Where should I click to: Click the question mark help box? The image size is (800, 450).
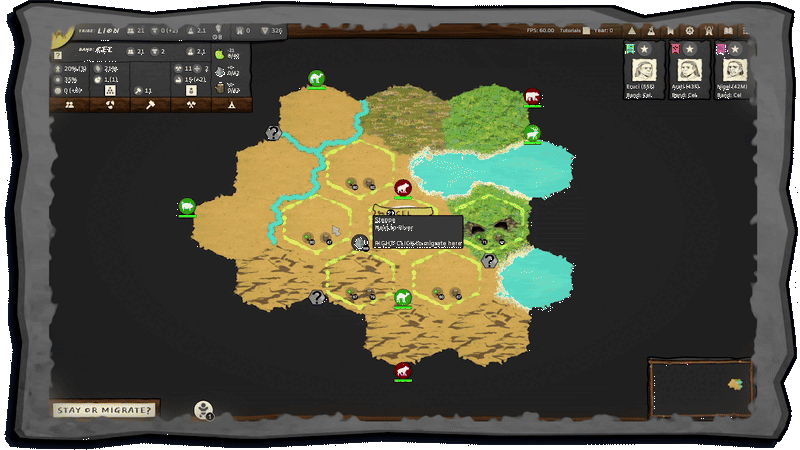pos(58,55)
